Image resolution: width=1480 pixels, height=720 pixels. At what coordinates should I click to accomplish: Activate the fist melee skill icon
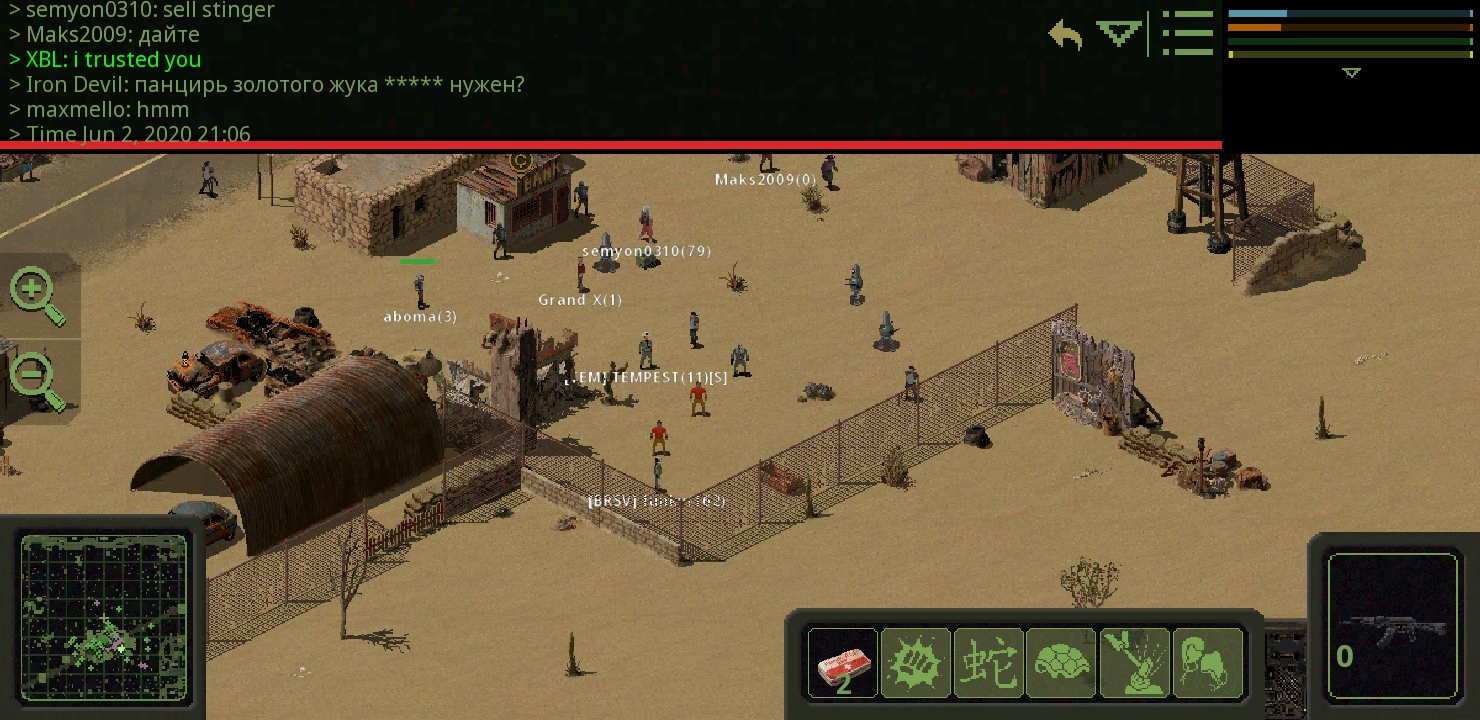(915, 663)
